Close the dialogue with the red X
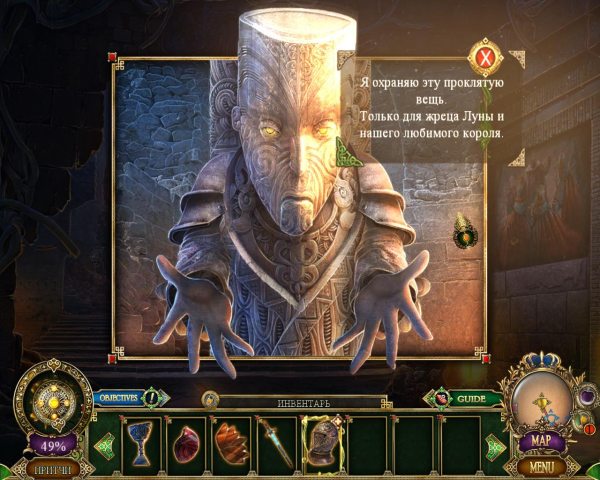Screen dimensions: 600x480 486,59
